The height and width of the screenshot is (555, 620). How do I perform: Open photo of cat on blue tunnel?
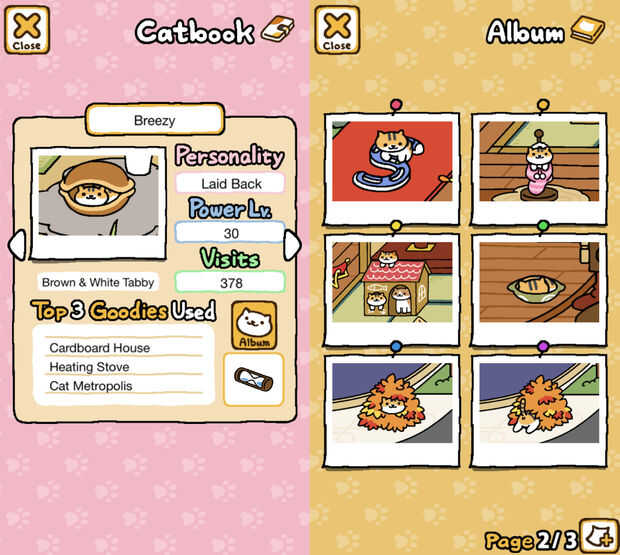tap(392, 163)
